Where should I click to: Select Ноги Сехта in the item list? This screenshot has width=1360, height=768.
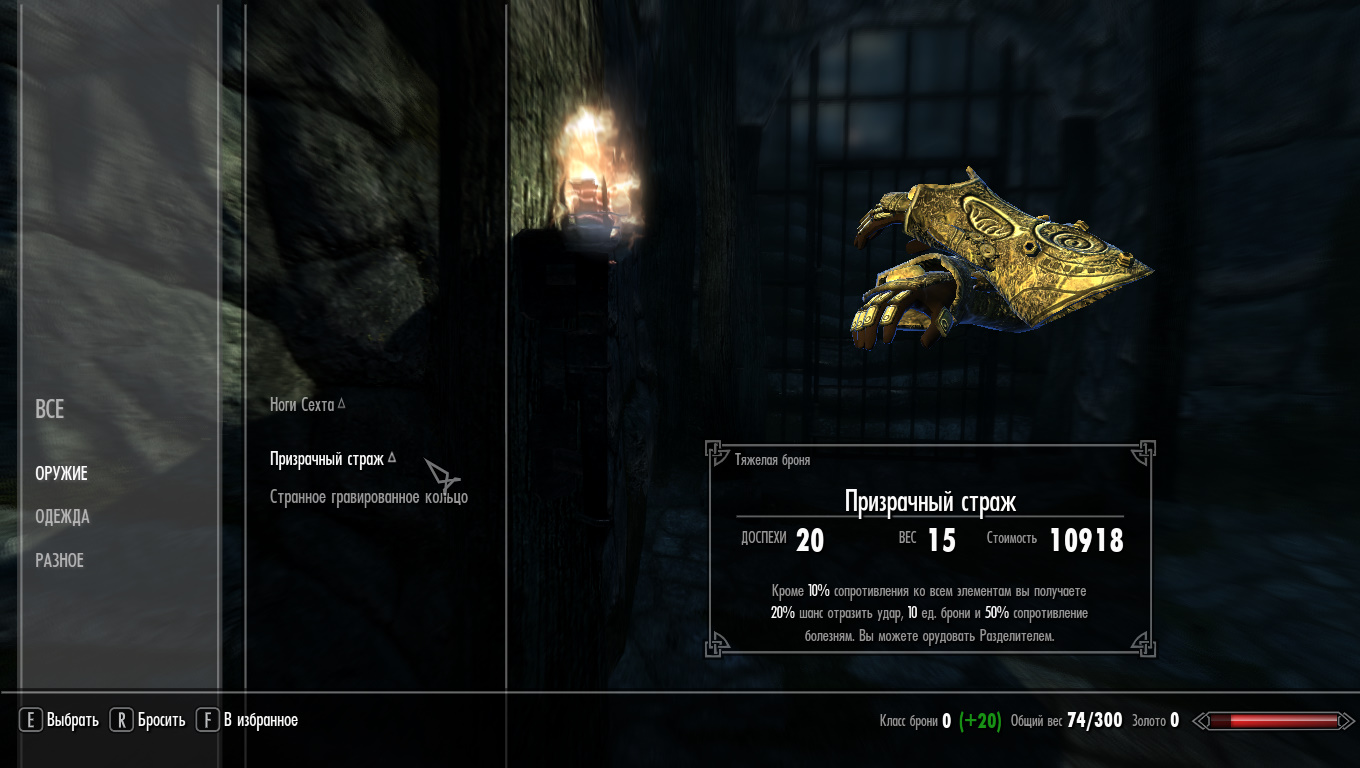(302, 405)
